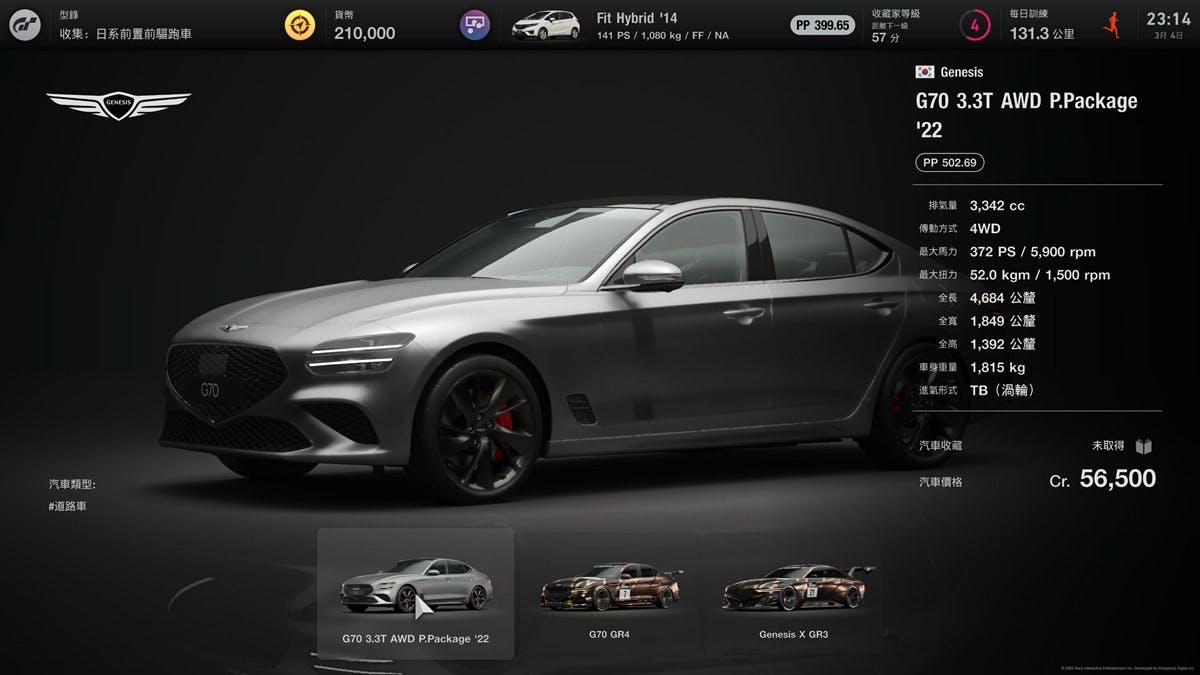Open the Fit Hybrid '14 current car panel

coord(620,25)
